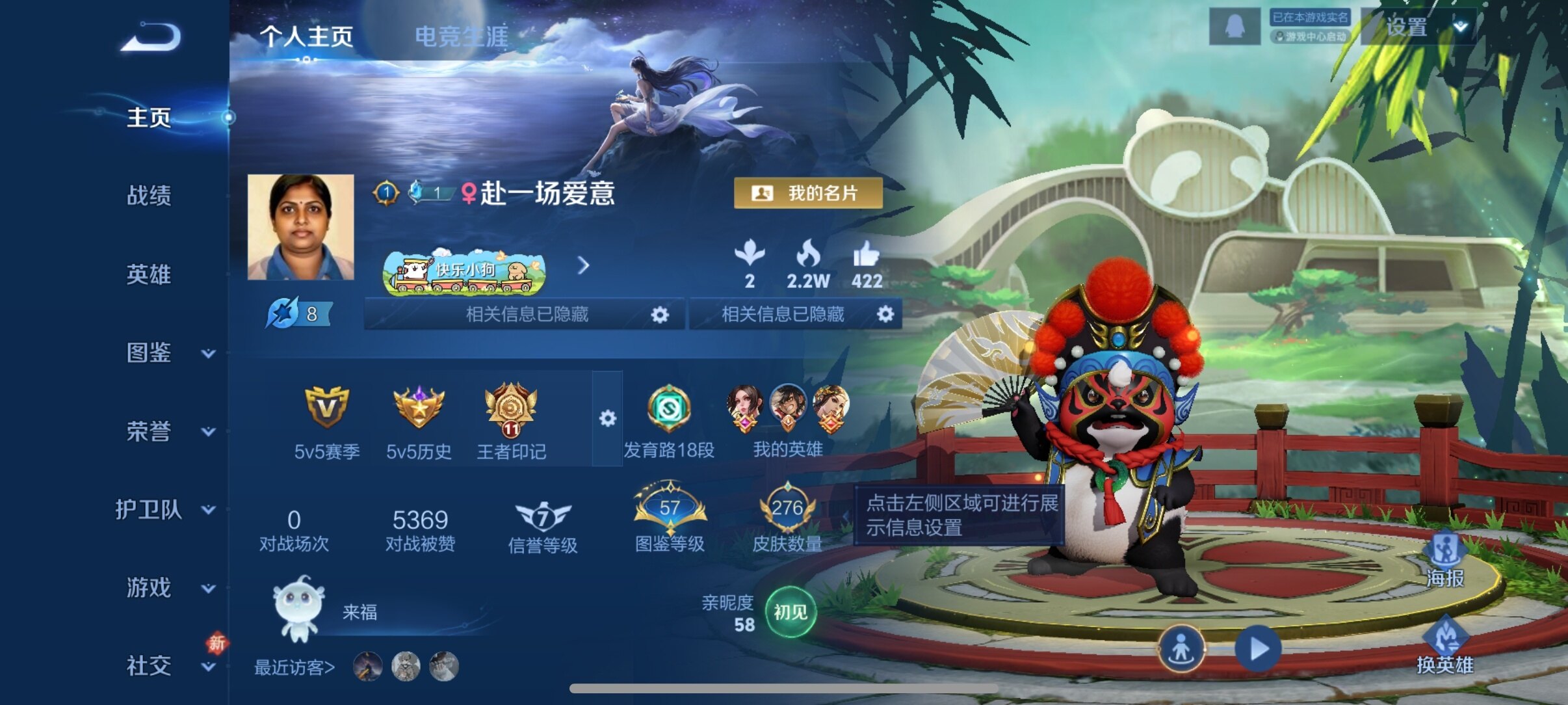Switch to the 电竞生涯 tab
The image size is (1568, 705).
(x=461, y=37)
